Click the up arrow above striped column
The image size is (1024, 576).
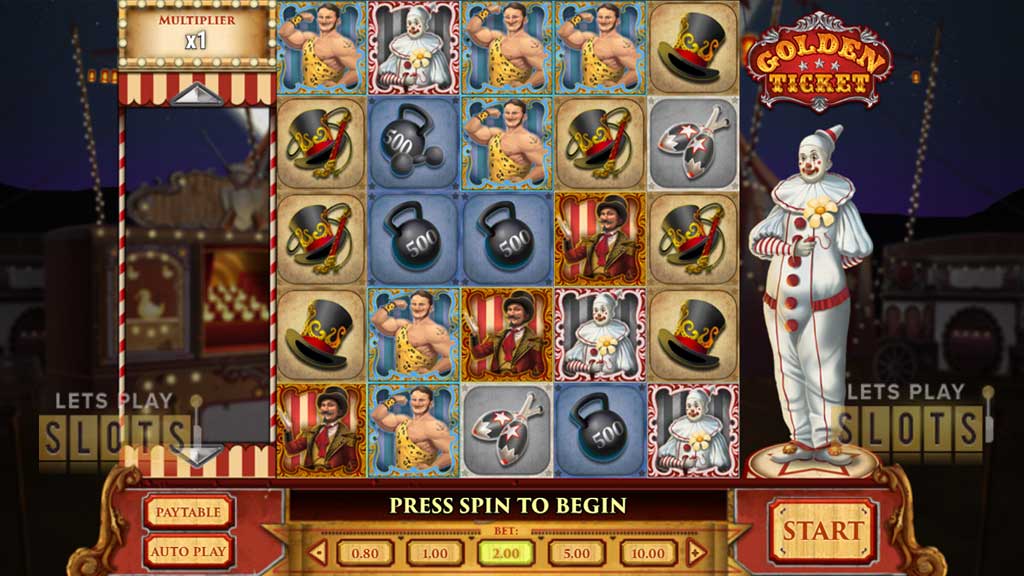196,94
